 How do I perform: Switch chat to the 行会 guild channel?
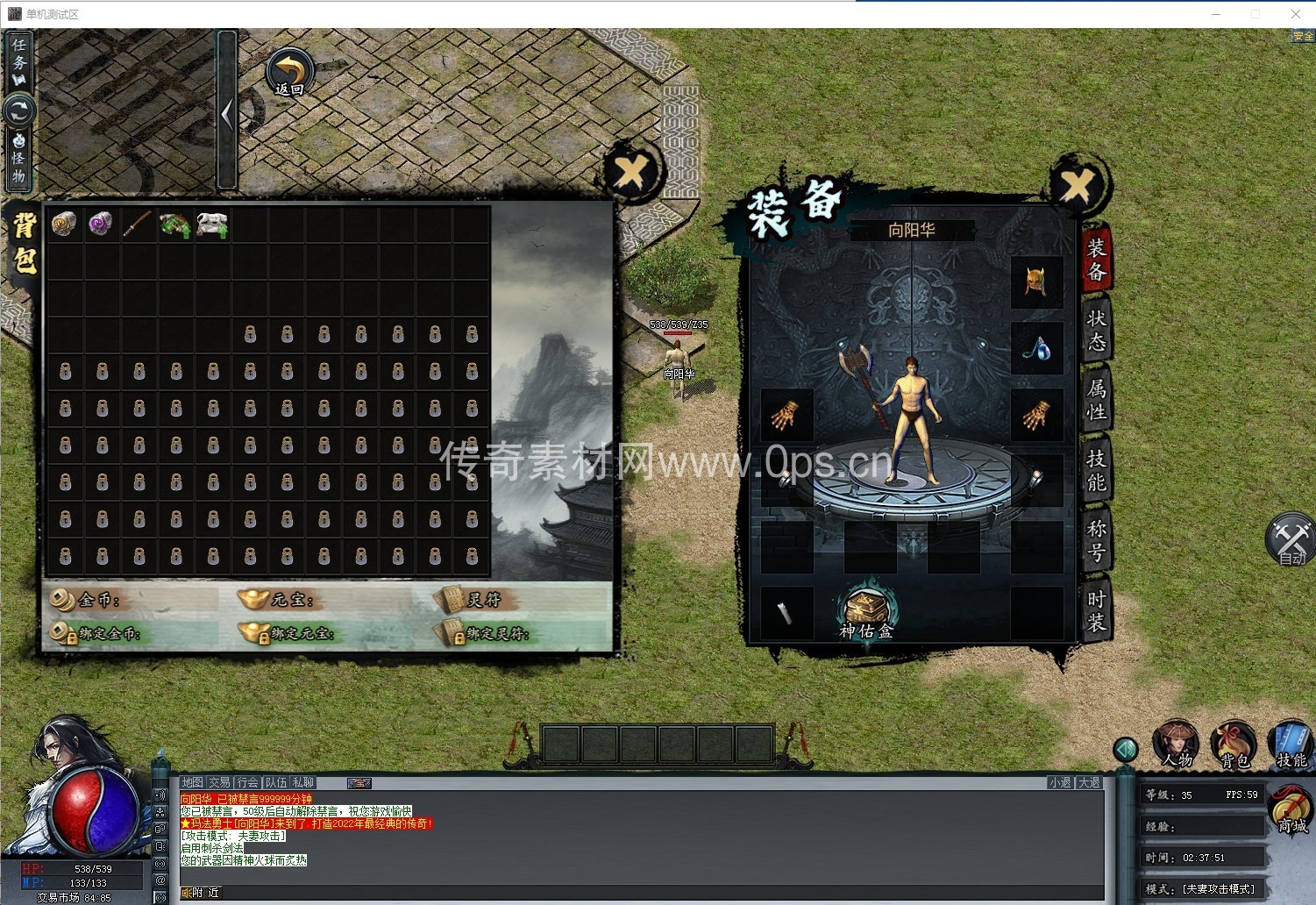[x=248, y=782]
